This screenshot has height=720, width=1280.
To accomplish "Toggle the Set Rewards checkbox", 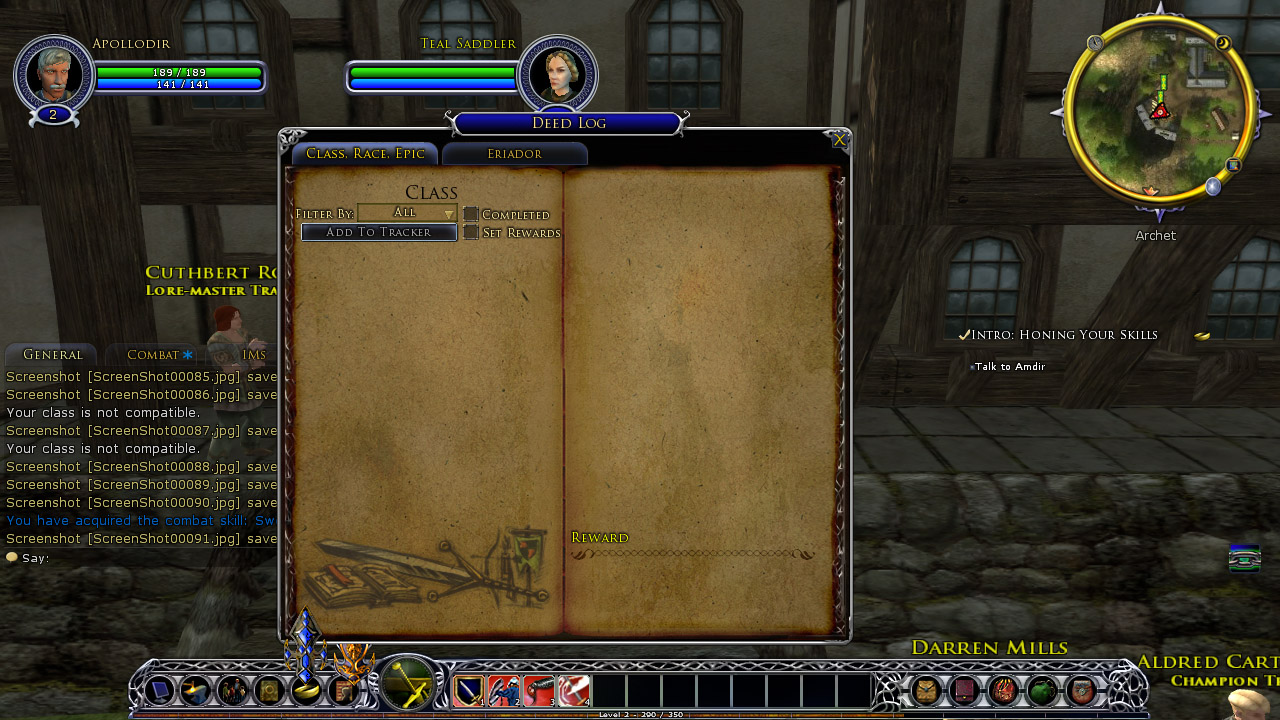I will click(471, 232).
